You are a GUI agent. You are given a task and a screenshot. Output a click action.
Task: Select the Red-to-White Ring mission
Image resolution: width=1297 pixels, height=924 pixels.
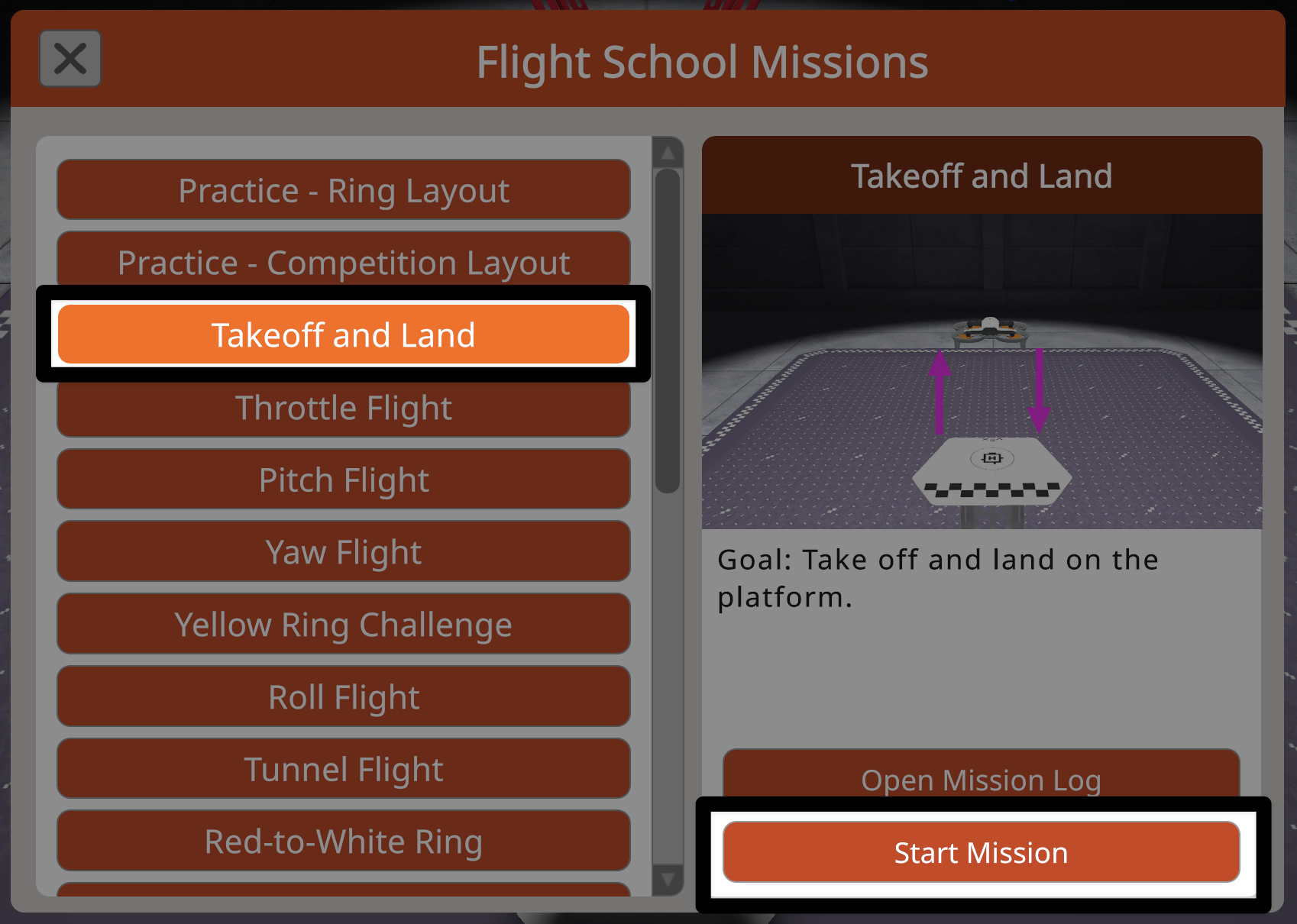[344, 841]
